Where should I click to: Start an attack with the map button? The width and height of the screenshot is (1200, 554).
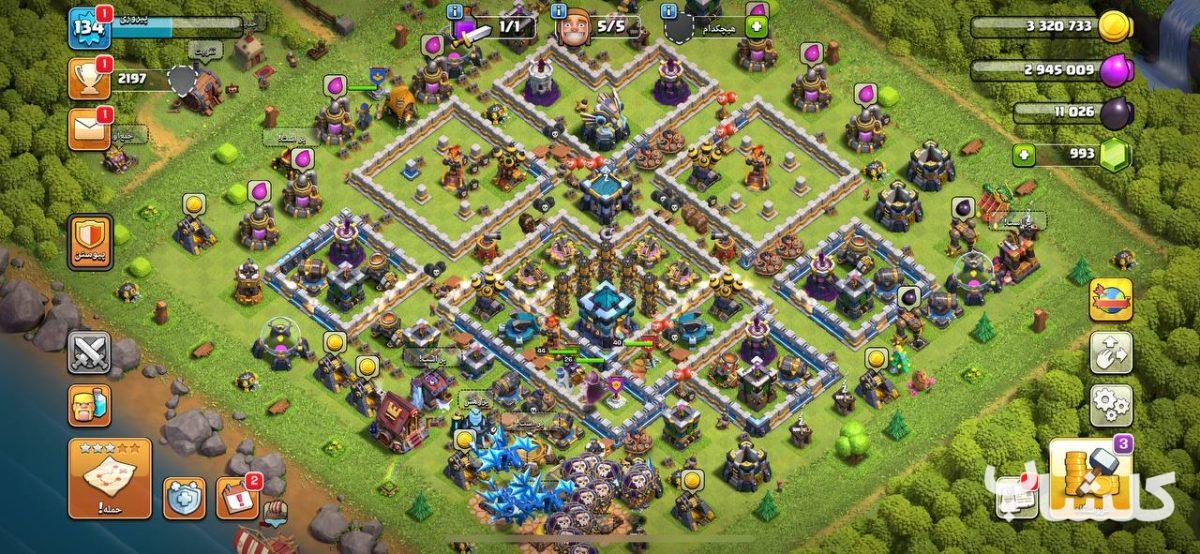pyautogui.click(x=110, y=478)
